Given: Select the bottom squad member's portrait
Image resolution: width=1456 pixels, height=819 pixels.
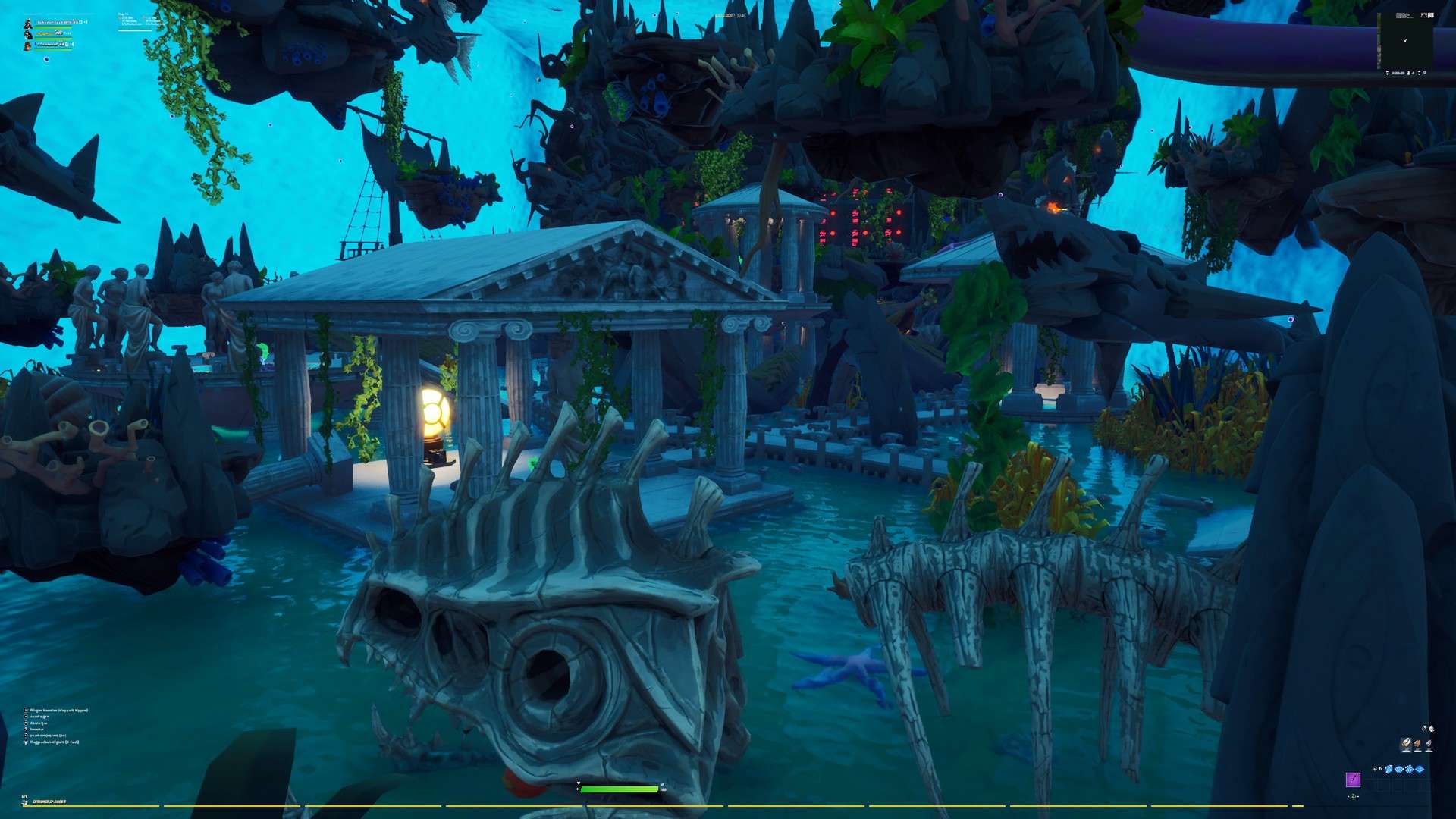Looking at the screenshot, I should [x=28, y=45].
